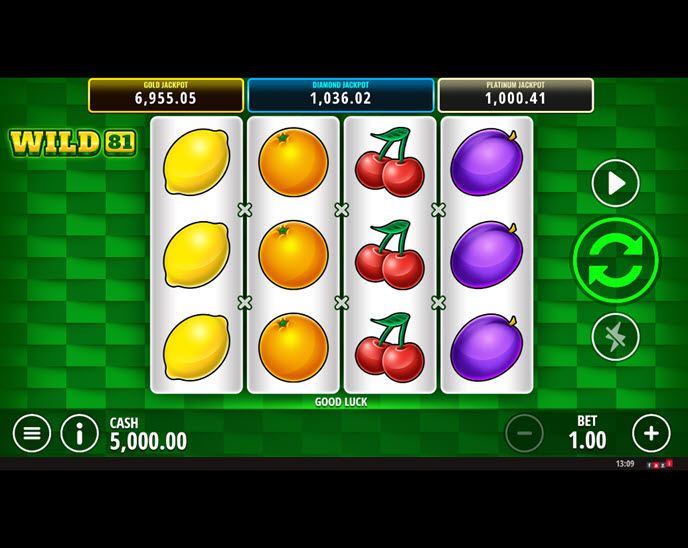Spin the reels with the green button
The height and width of the screenshot is (548, 688).
615,260
